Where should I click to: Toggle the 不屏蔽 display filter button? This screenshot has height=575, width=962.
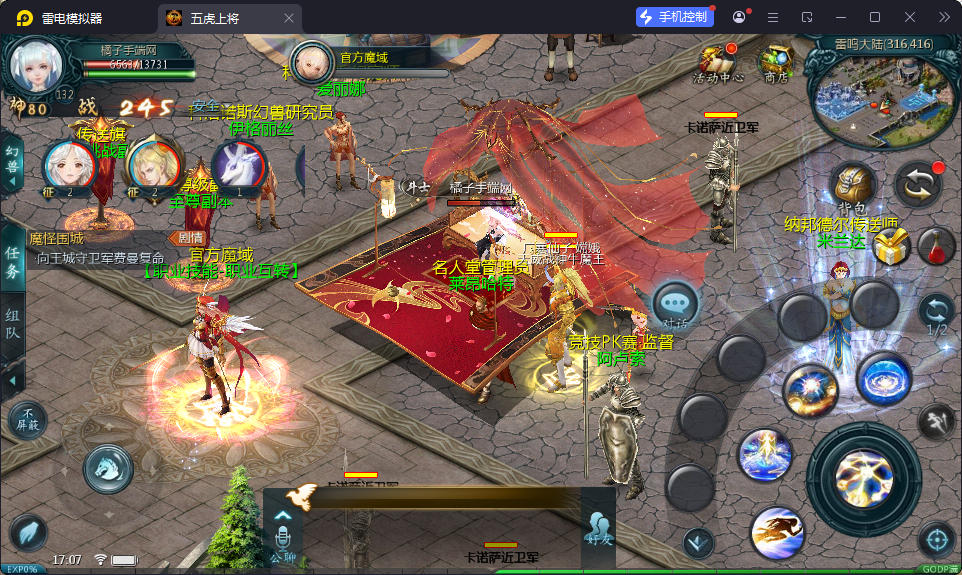click(x=27, y=420)
